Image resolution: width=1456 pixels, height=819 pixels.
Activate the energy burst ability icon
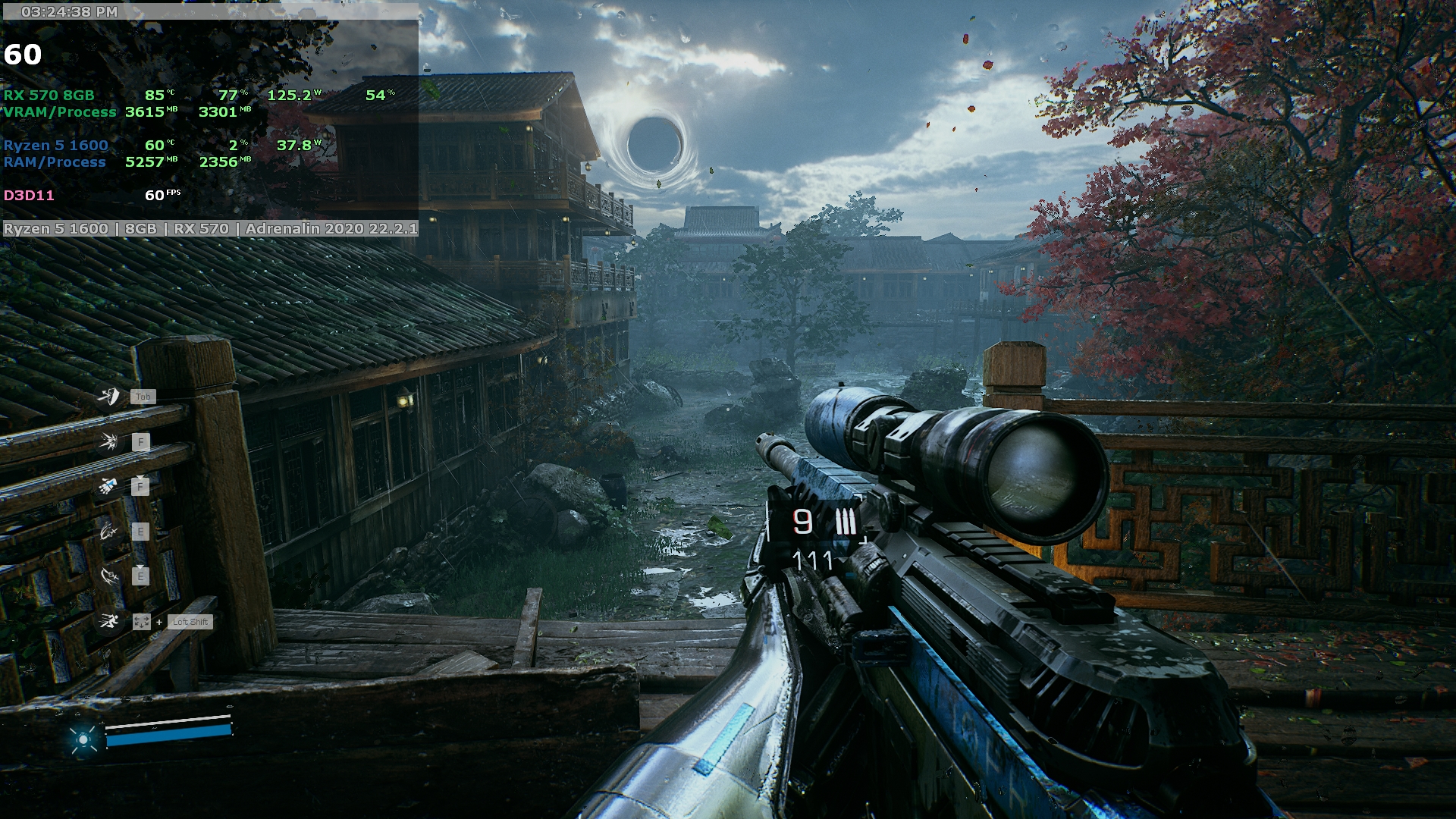click(109, 441)
